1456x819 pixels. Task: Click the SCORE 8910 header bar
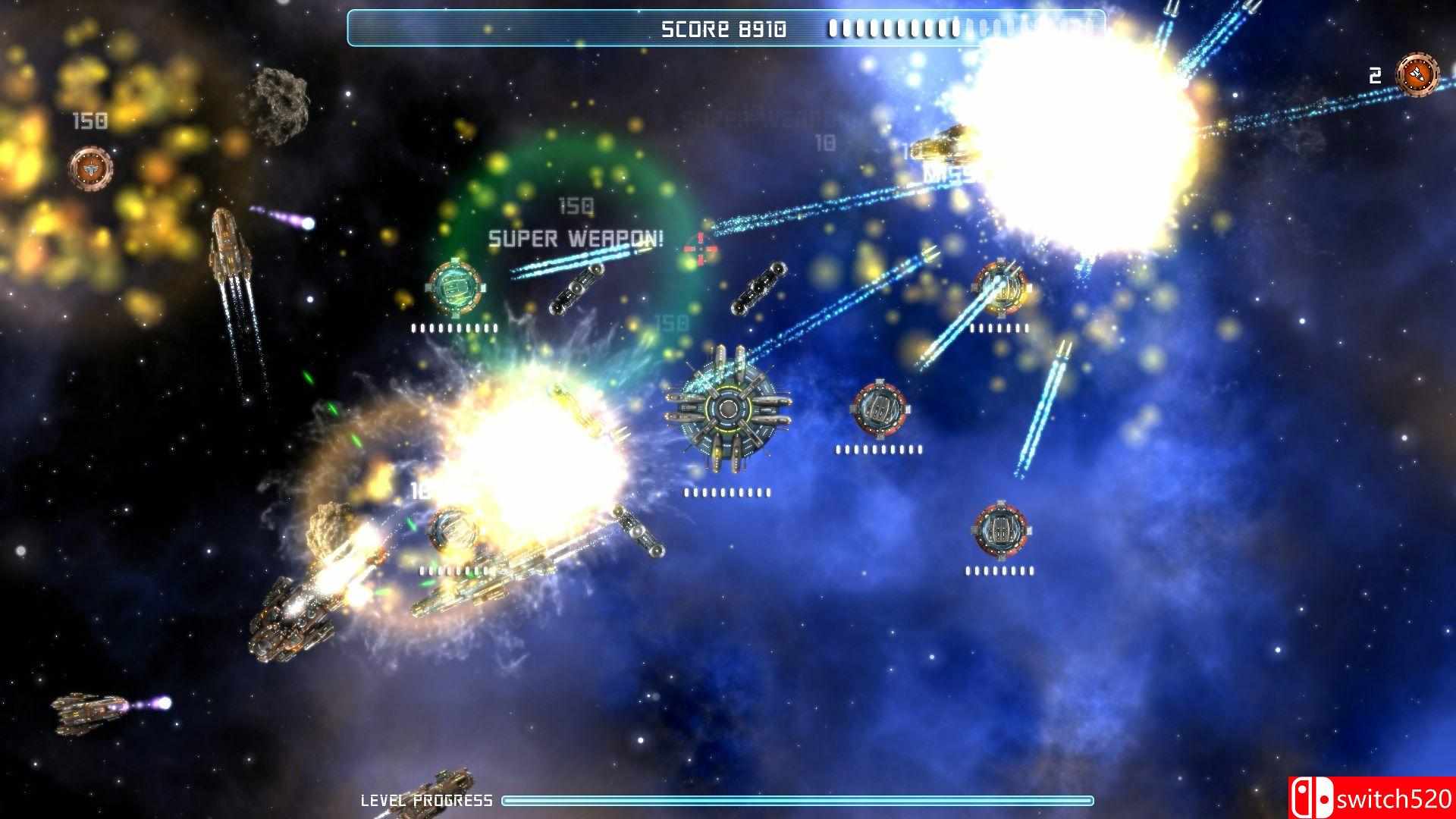724,27
